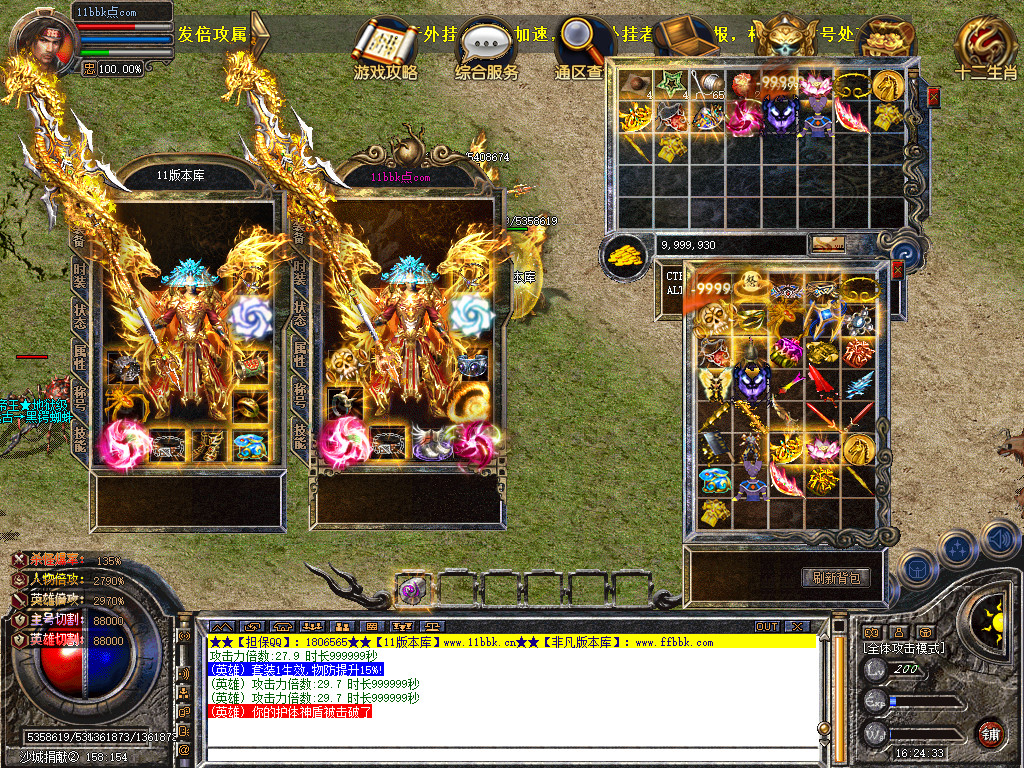The height and width of the screenshot is (768, 1024).
Task: Click the gold ingot pile icon
Action: (627, 253)
